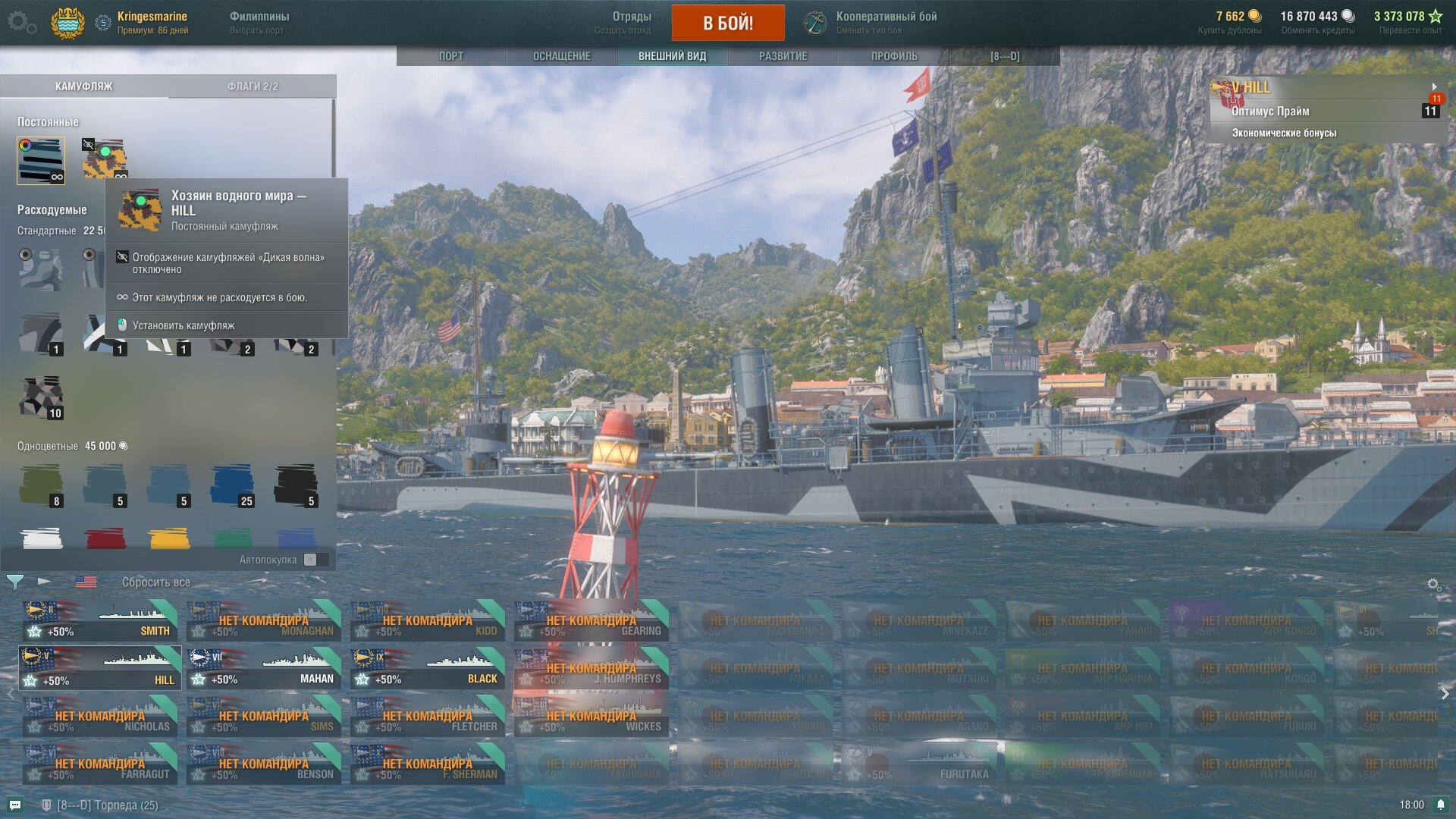Open the gear settings menu
This screenshot has height=819, width=1456.
(21, 23)
